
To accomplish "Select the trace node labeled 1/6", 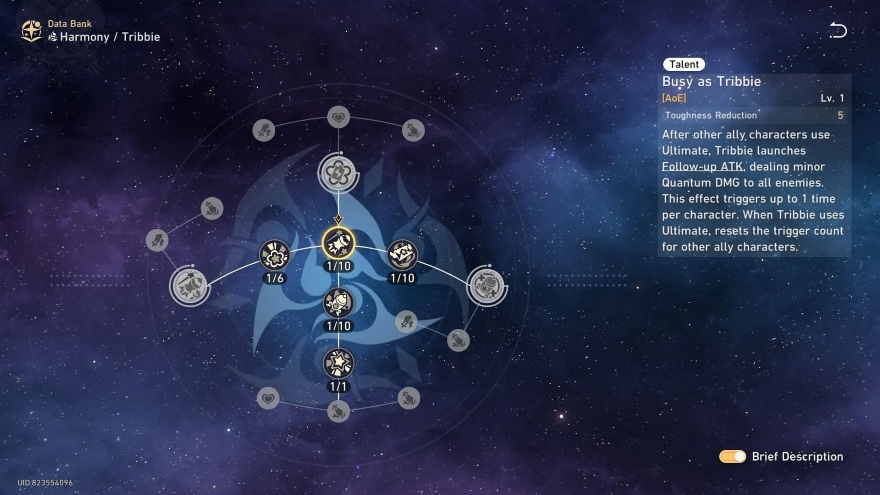I will (x=275, y=256).
